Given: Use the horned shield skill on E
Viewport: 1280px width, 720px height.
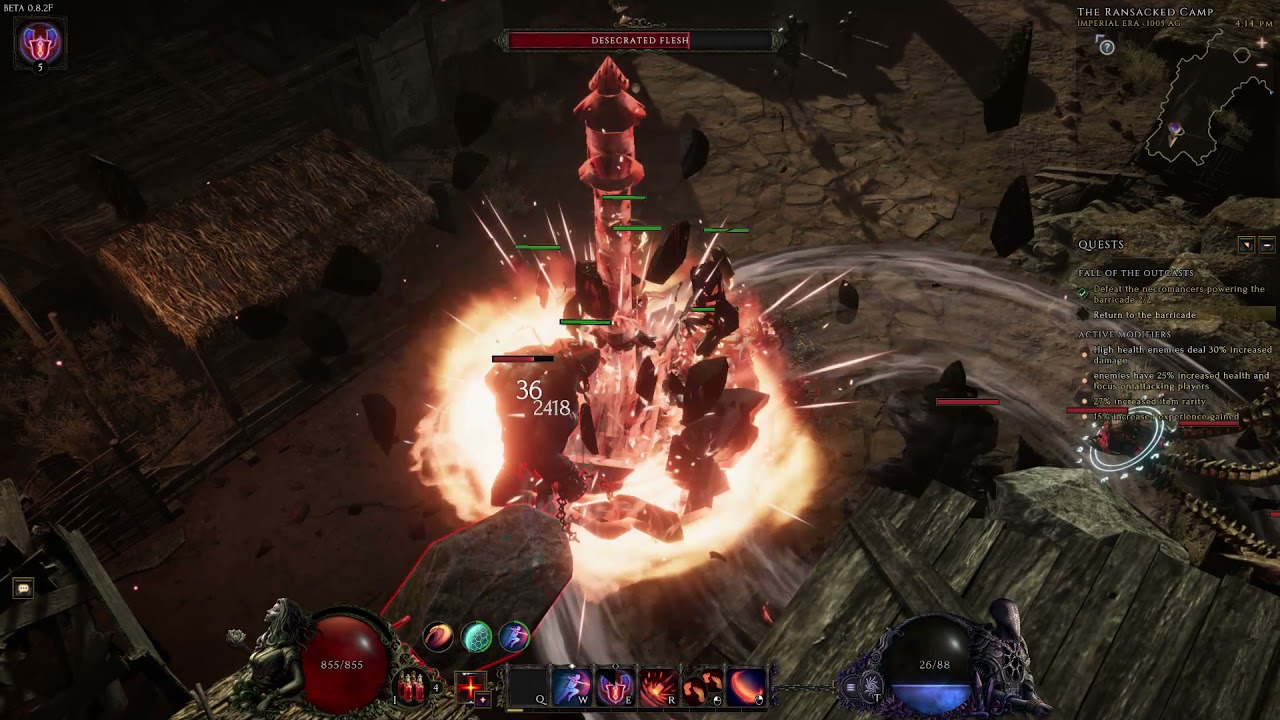Looking at the screenshot, I should coord(615,687).
